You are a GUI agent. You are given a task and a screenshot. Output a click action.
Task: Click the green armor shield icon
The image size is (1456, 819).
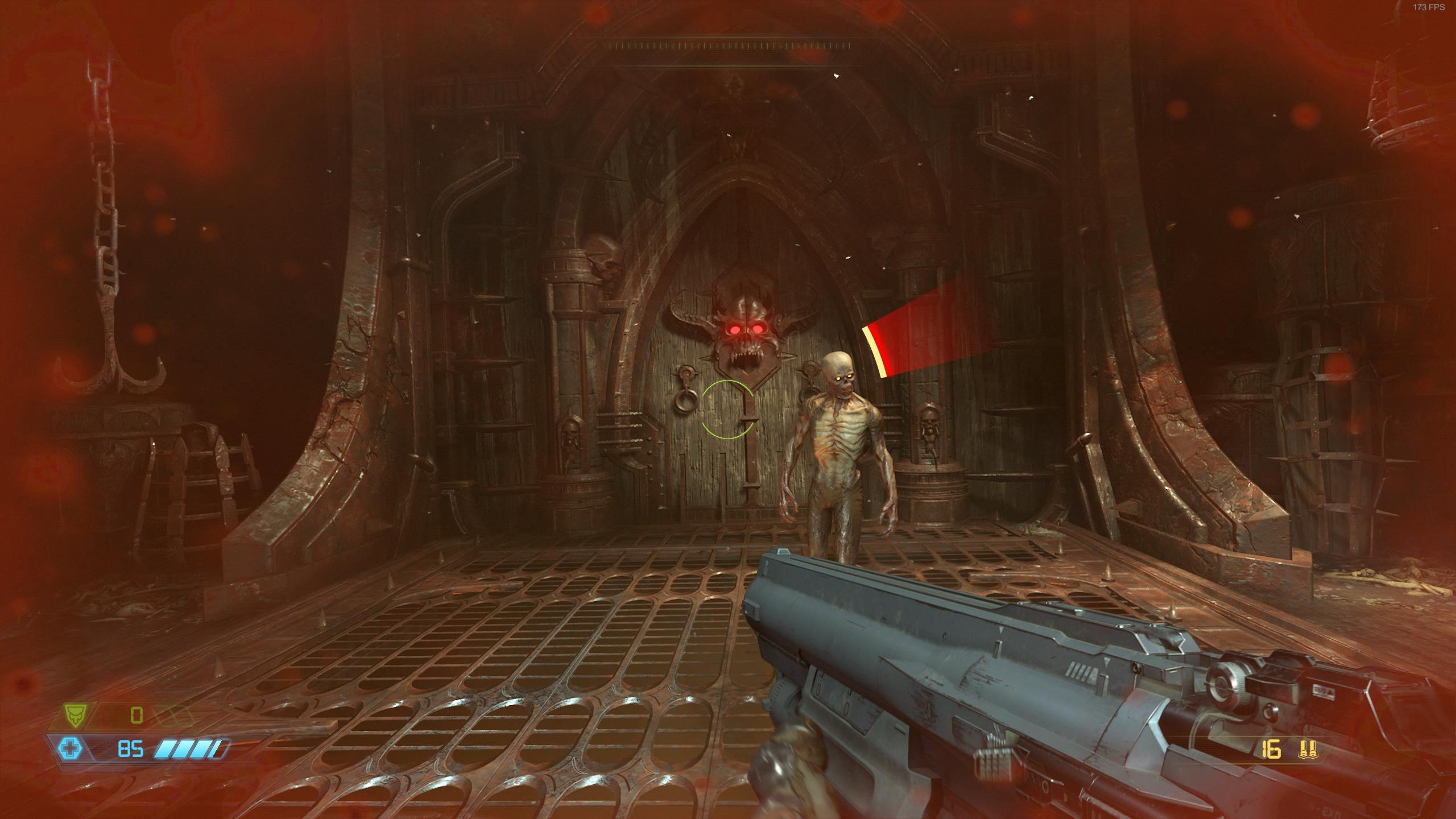pos(73,715)
